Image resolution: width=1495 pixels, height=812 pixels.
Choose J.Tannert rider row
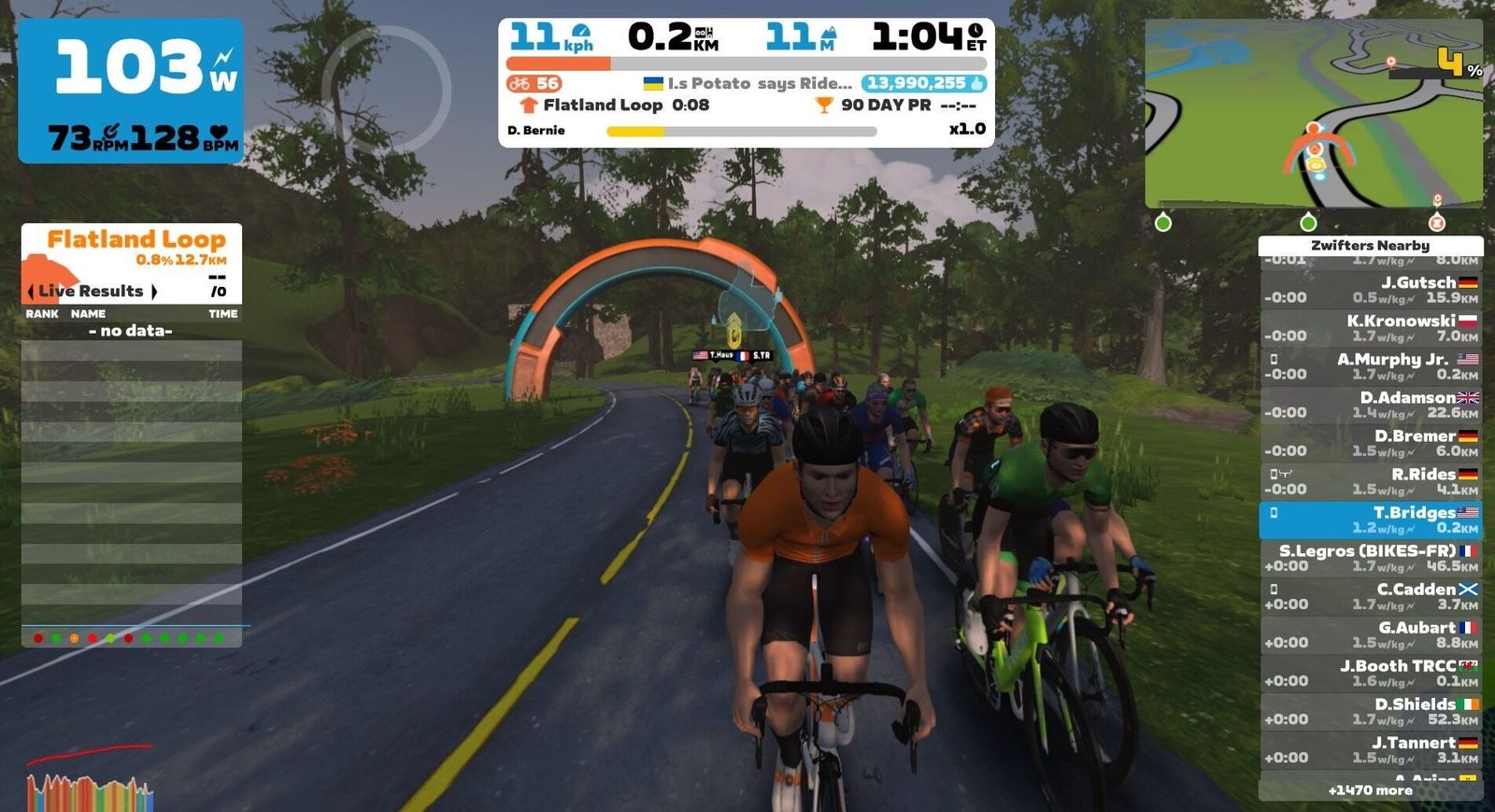coord(1370,749)
